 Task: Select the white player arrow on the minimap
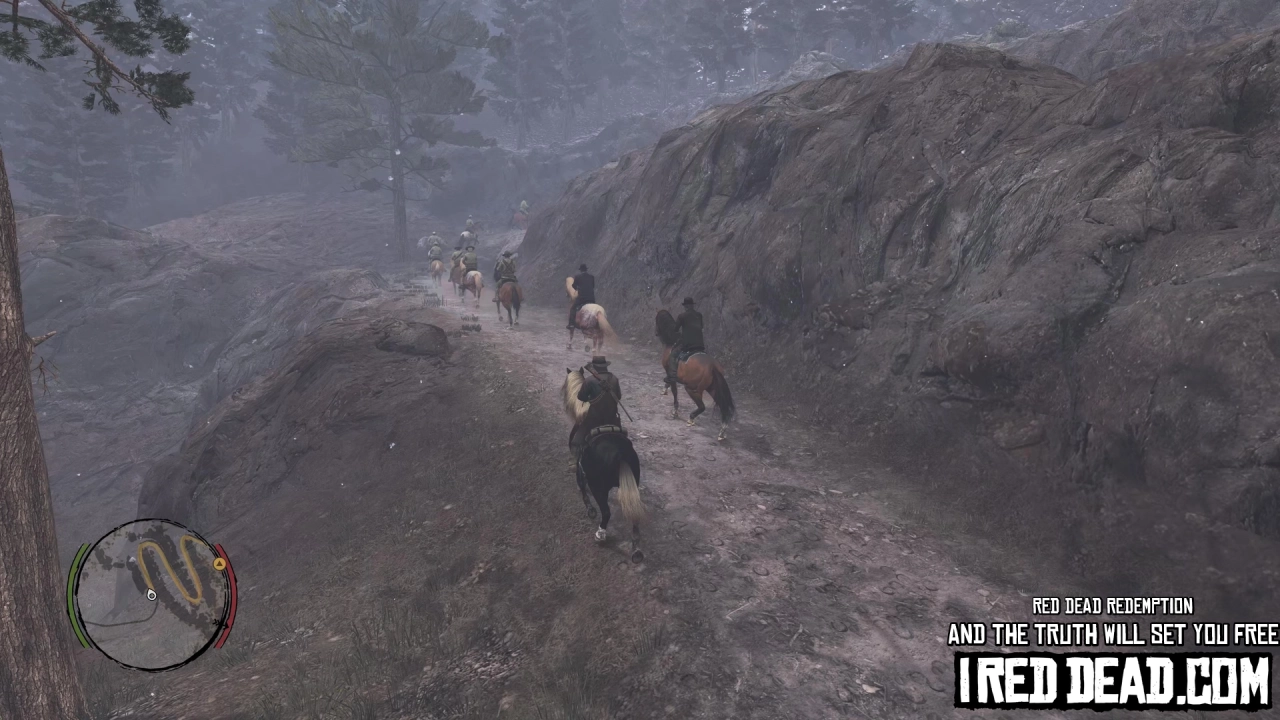coord(151,596)
